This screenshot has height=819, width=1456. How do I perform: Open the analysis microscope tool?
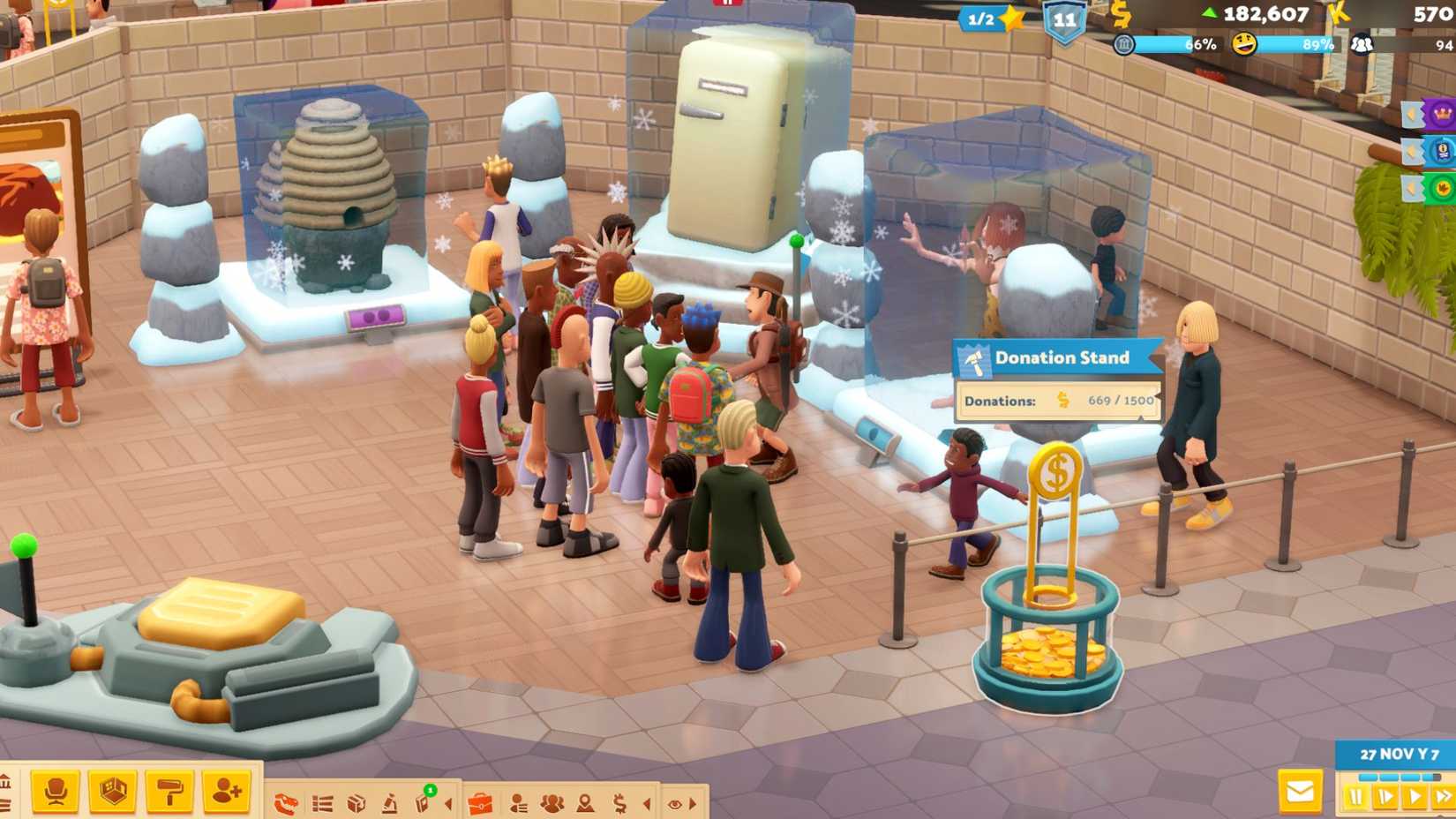[392, 803]
